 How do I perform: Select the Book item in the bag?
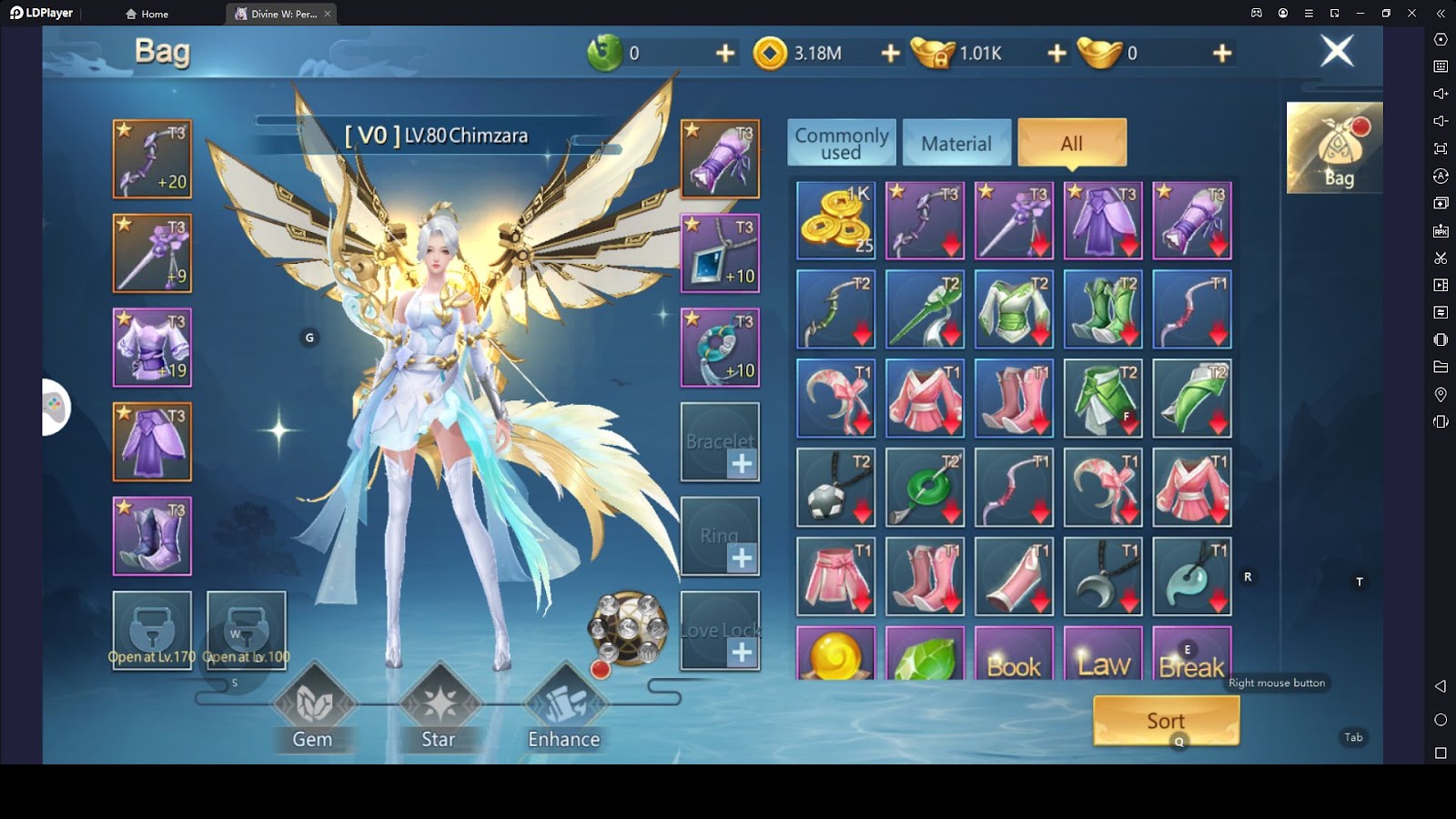pos(1014,653)
